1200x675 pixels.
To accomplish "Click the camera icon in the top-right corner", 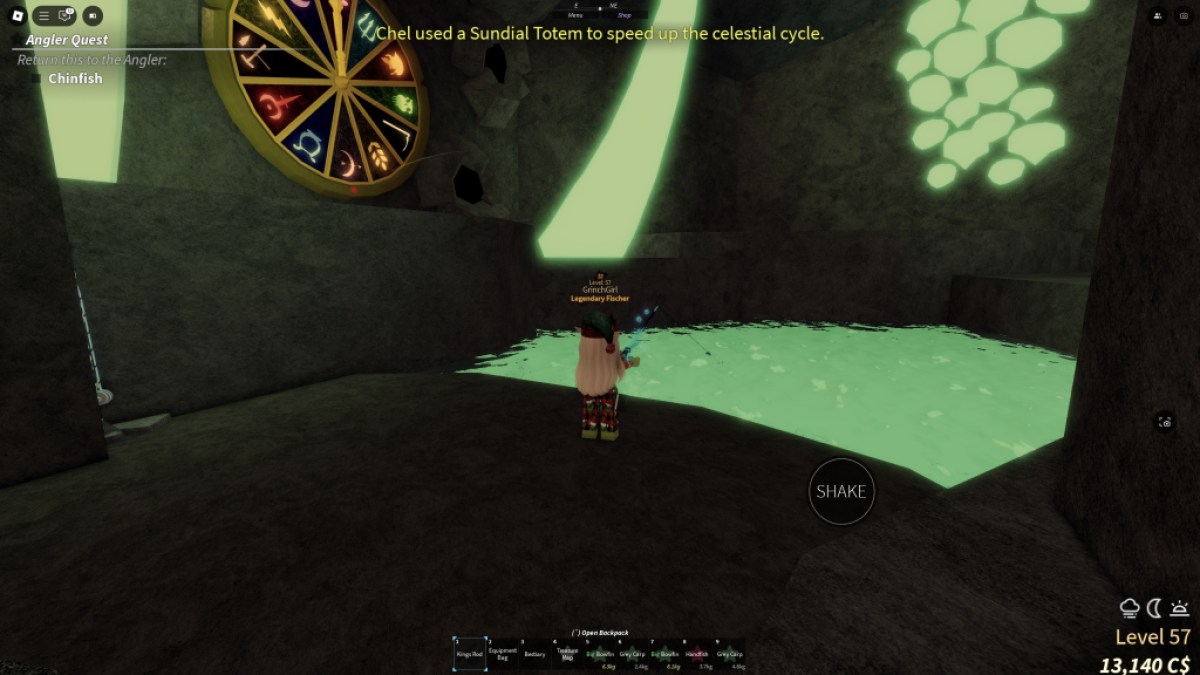I will pyautogui.click(x=1183, y=16).
